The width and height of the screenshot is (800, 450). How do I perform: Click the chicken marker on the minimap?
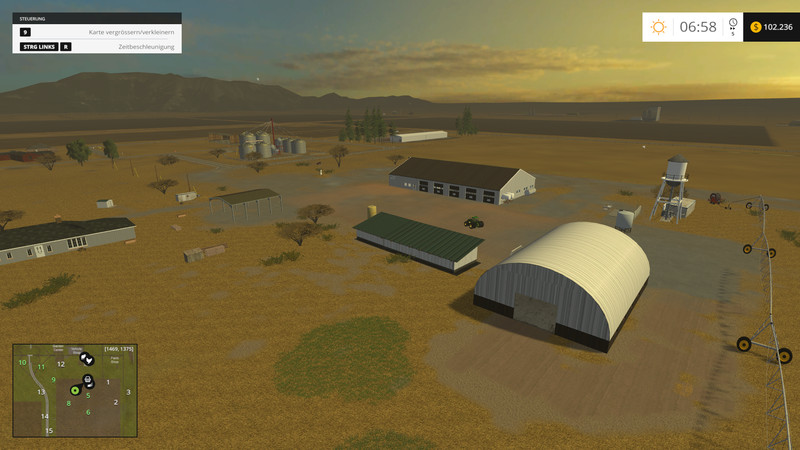click(x=88, y=359)
